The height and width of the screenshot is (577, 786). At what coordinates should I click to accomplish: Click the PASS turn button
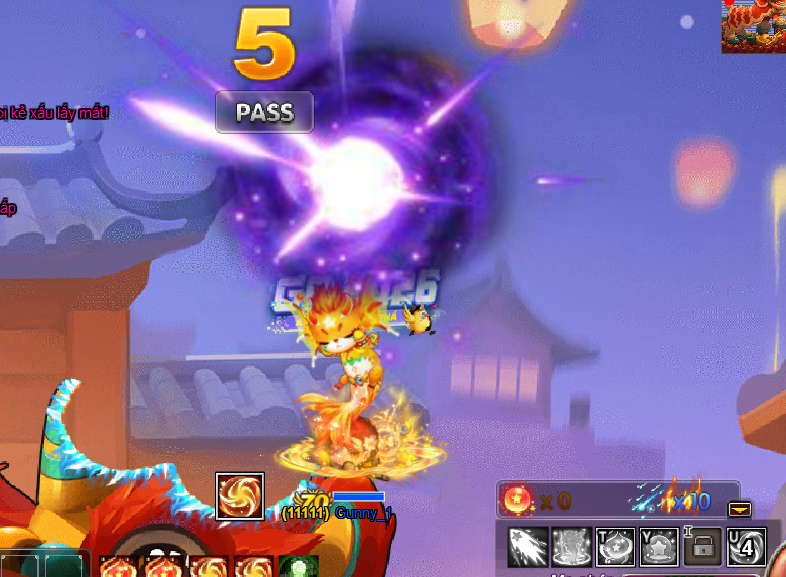[264, 112]
